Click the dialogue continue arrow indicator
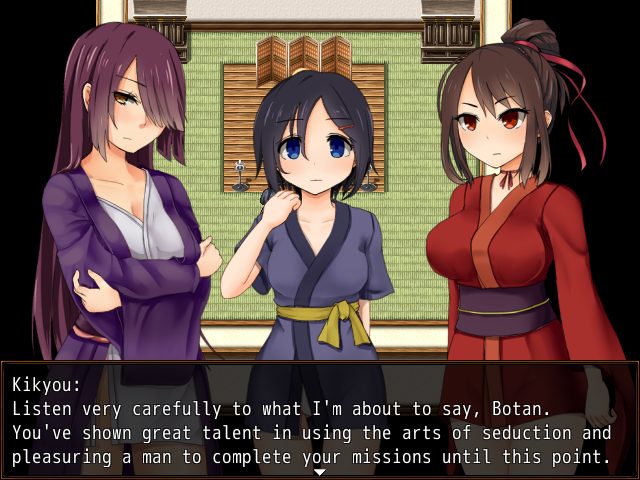Screen dimensions: 640x480 pyautogui.click(x=320, y=472)
